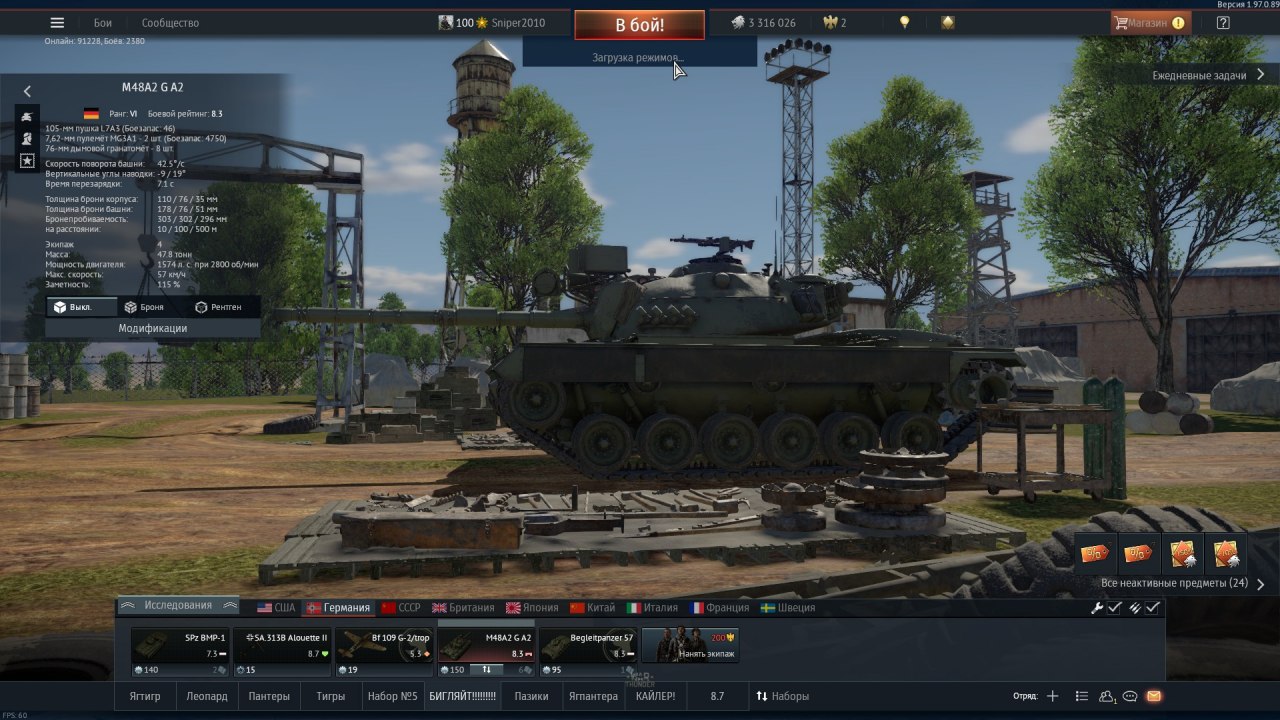Open the Исследования research tree
Screen dimensions: 1280x720
click(x=177, y=605)
